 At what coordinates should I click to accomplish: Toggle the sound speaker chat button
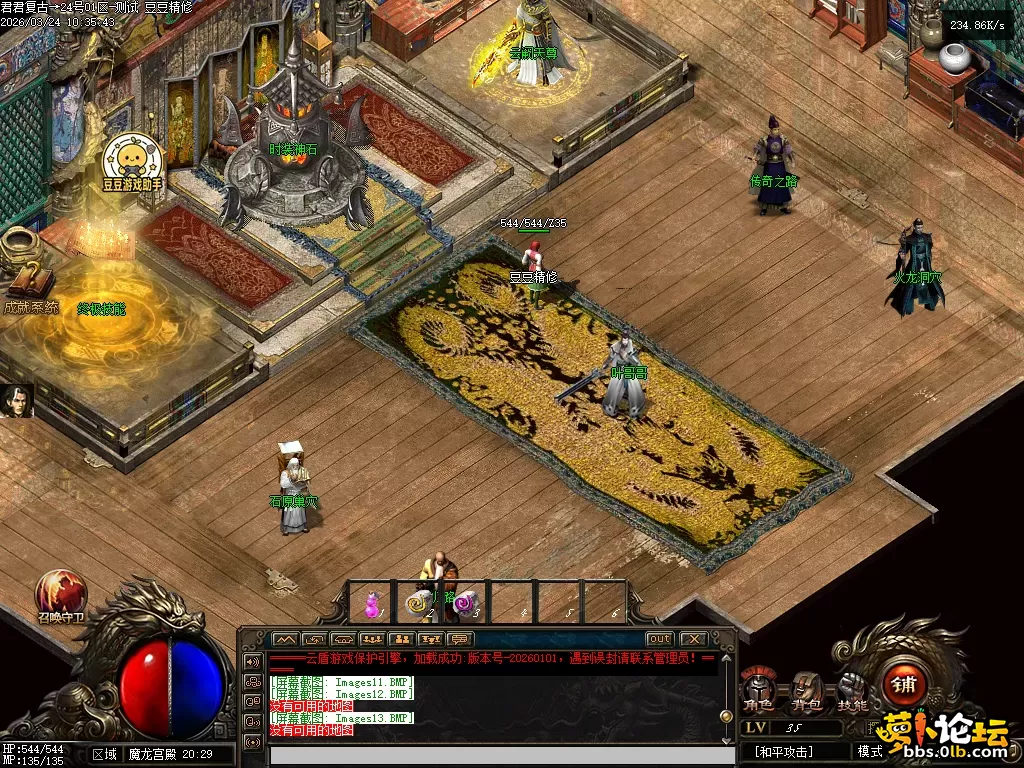(251, 661)
